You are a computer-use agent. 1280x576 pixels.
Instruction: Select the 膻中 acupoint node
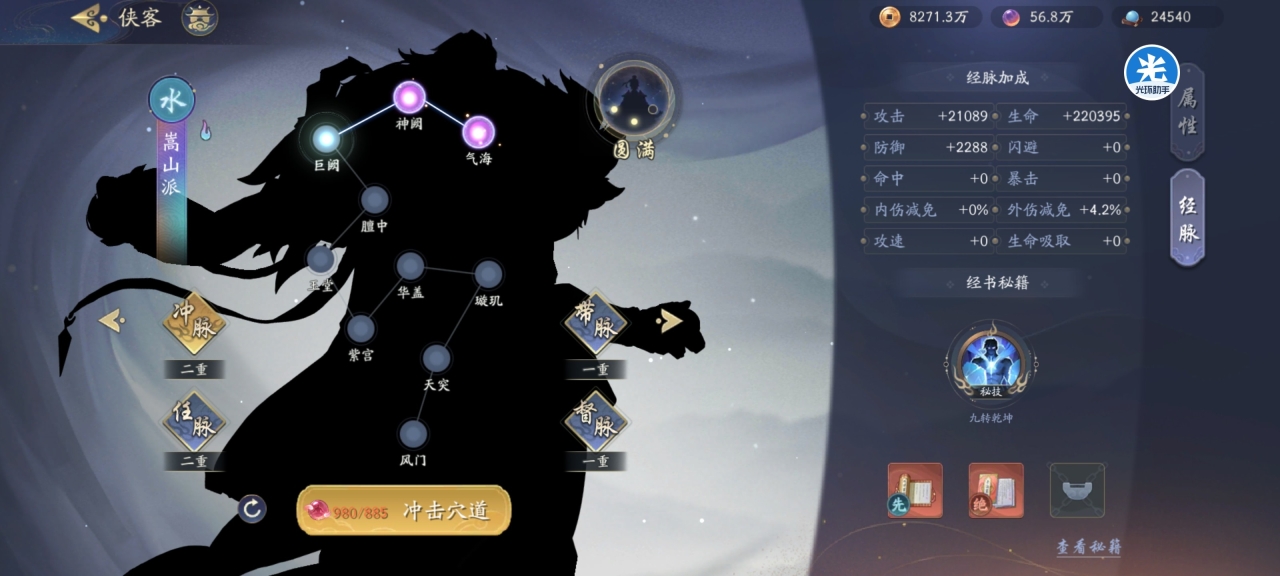point(375,200)
